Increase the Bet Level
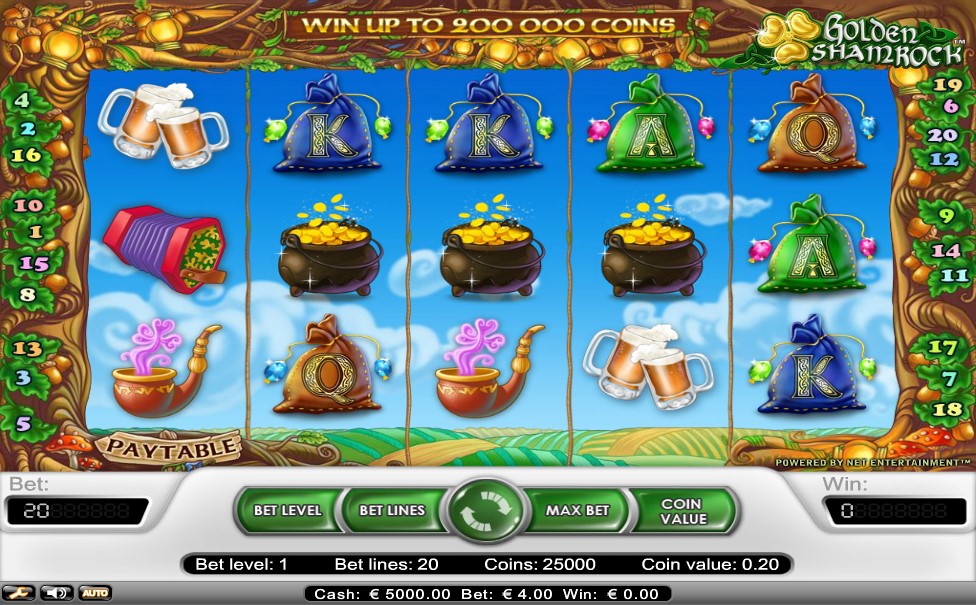The width and height of the screenshot is (976, 605). click(287, 510)
